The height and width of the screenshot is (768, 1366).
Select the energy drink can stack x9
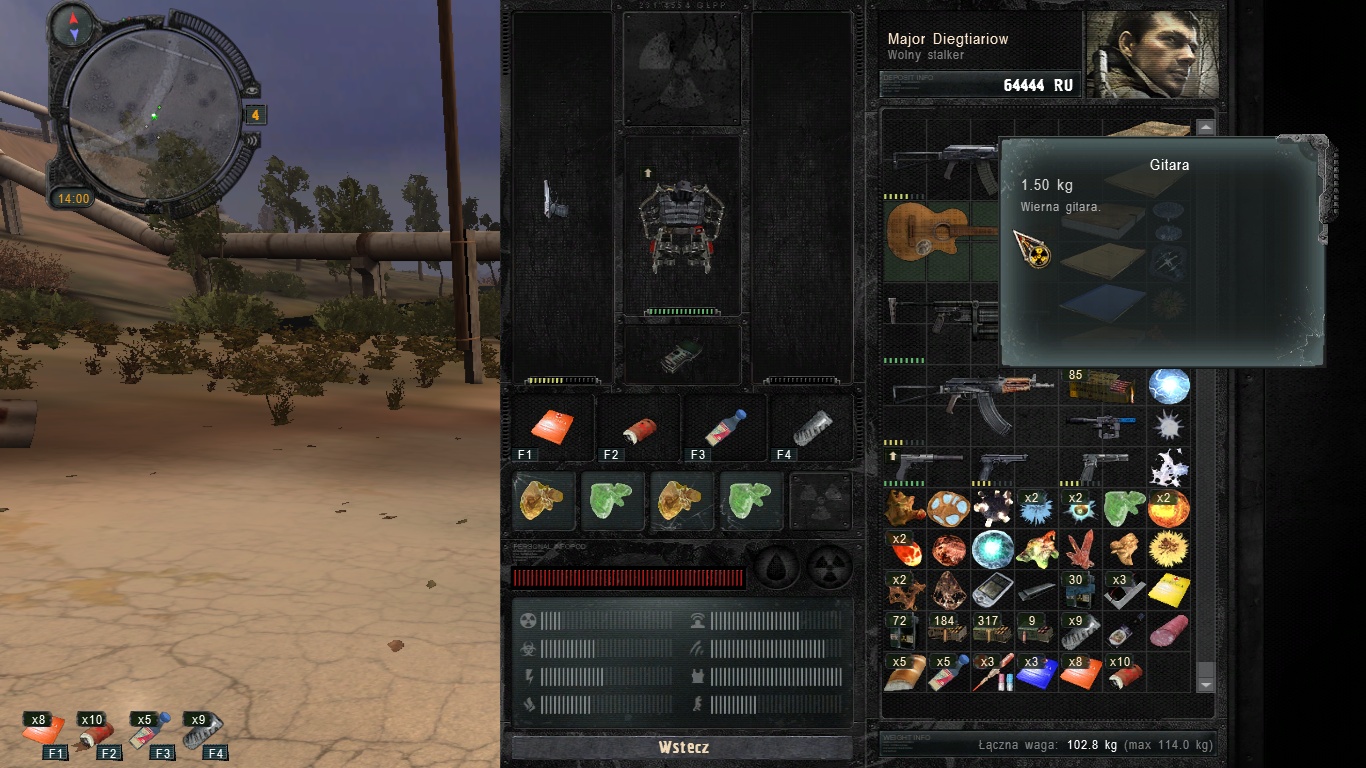click(1081, 631)
